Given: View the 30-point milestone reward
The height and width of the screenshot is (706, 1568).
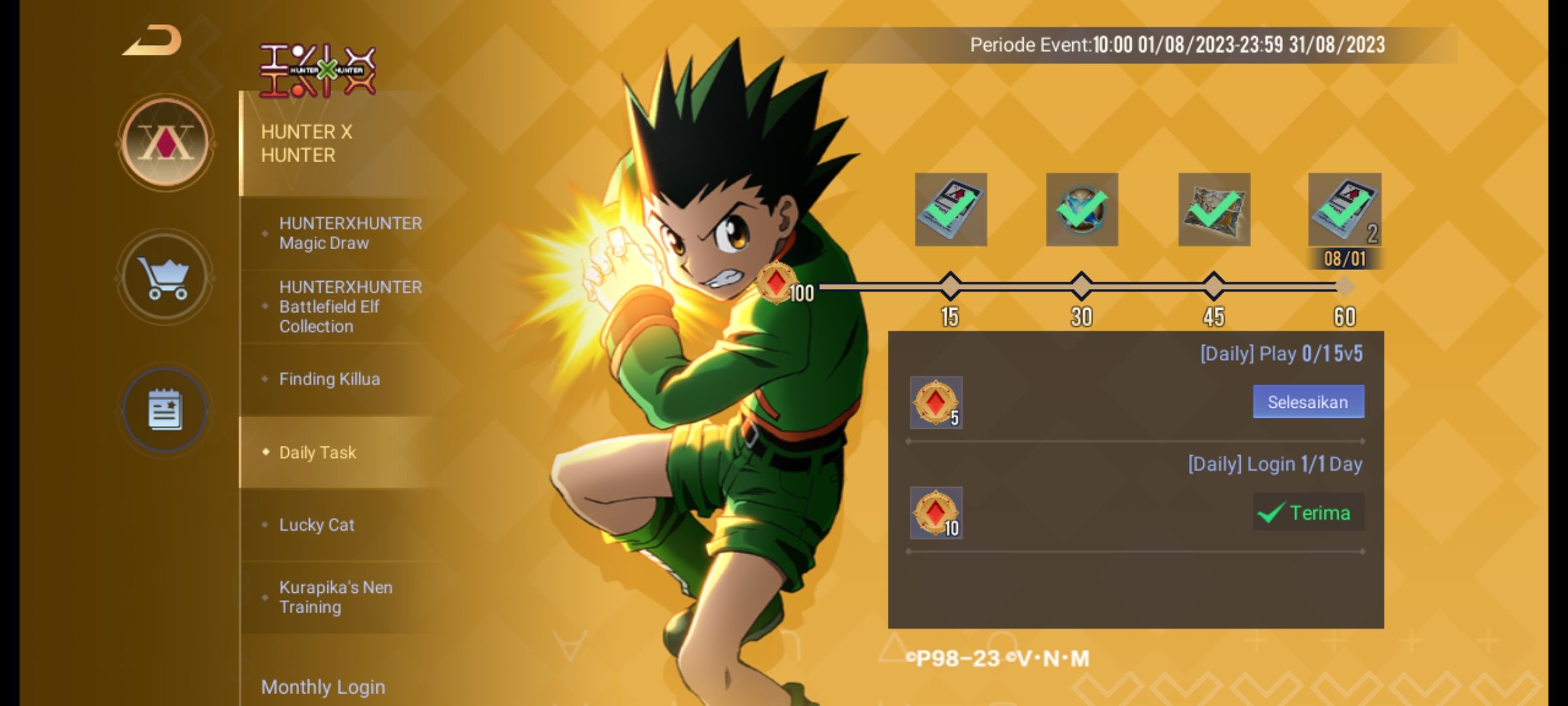Looking at the screenshot, I should (1082, 210).
